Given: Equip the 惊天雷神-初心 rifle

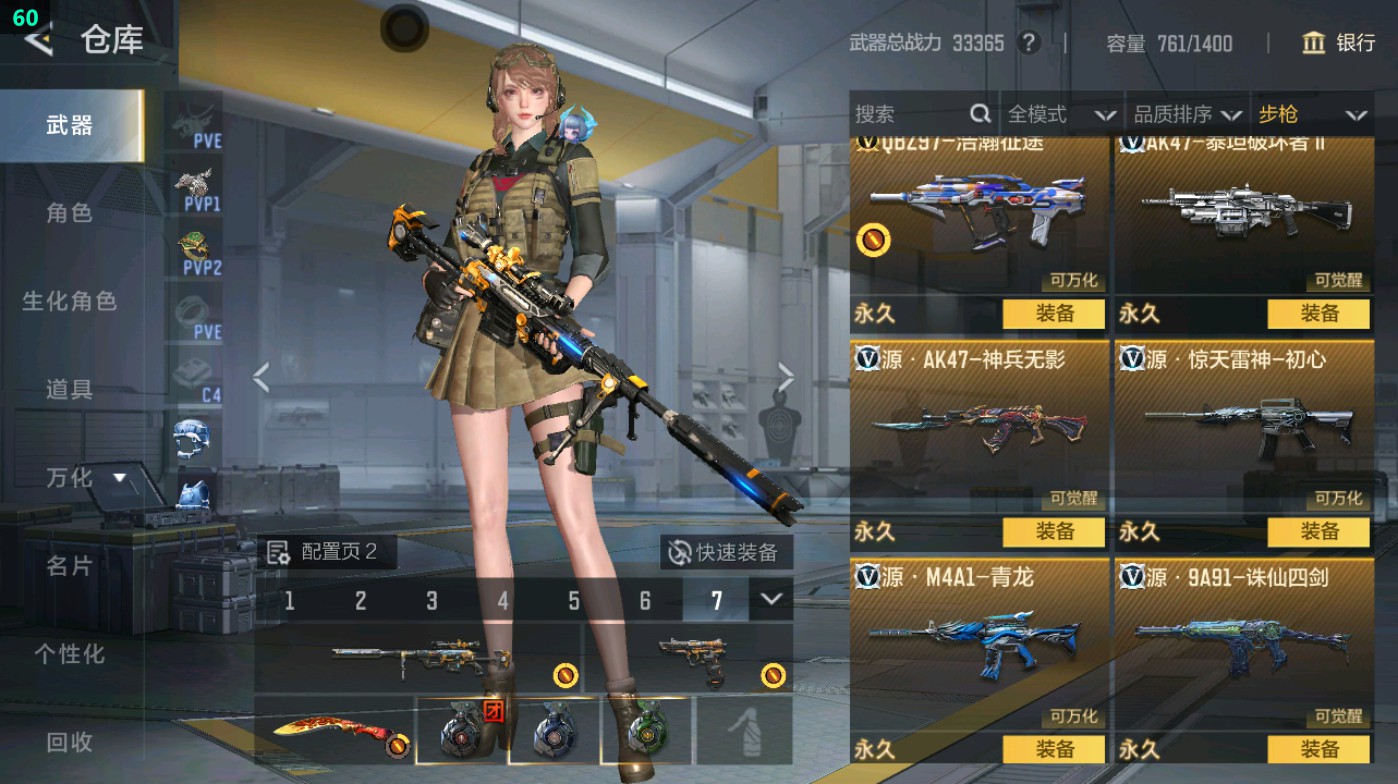Looking at the screenshot, I should point(1318,531).
